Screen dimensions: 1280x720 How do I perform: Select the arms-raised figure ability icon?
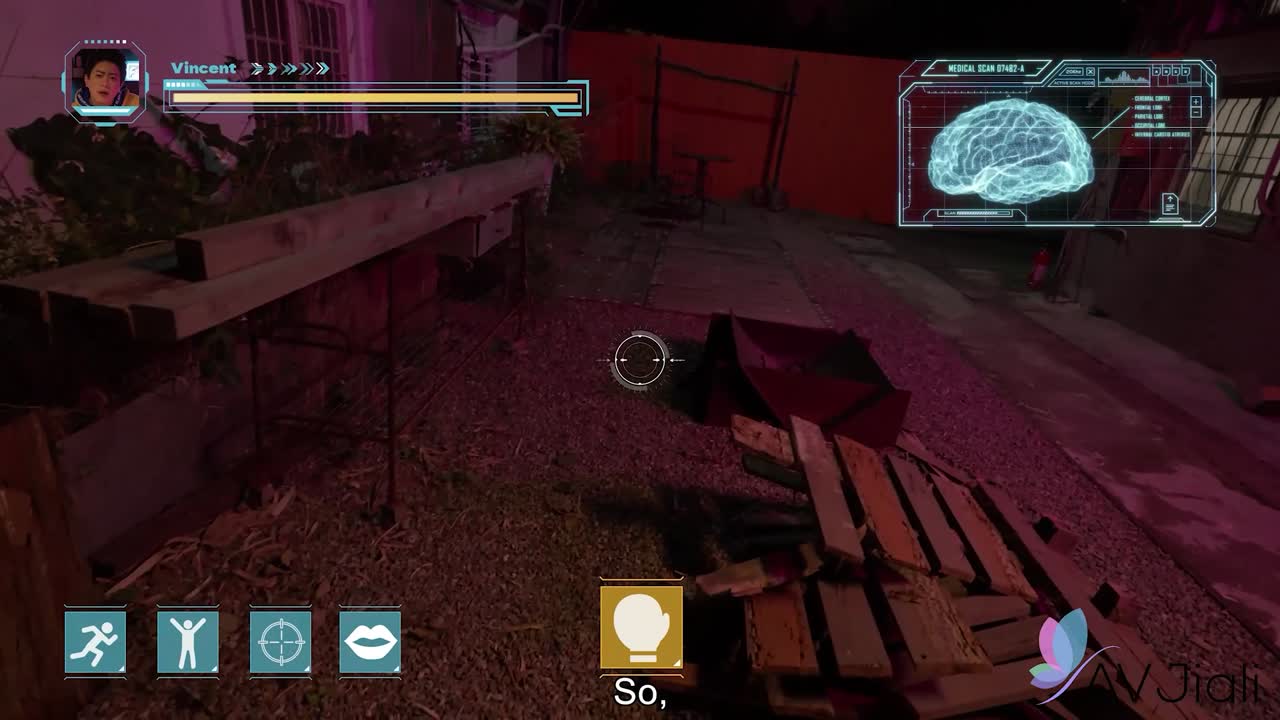point(188,641)
